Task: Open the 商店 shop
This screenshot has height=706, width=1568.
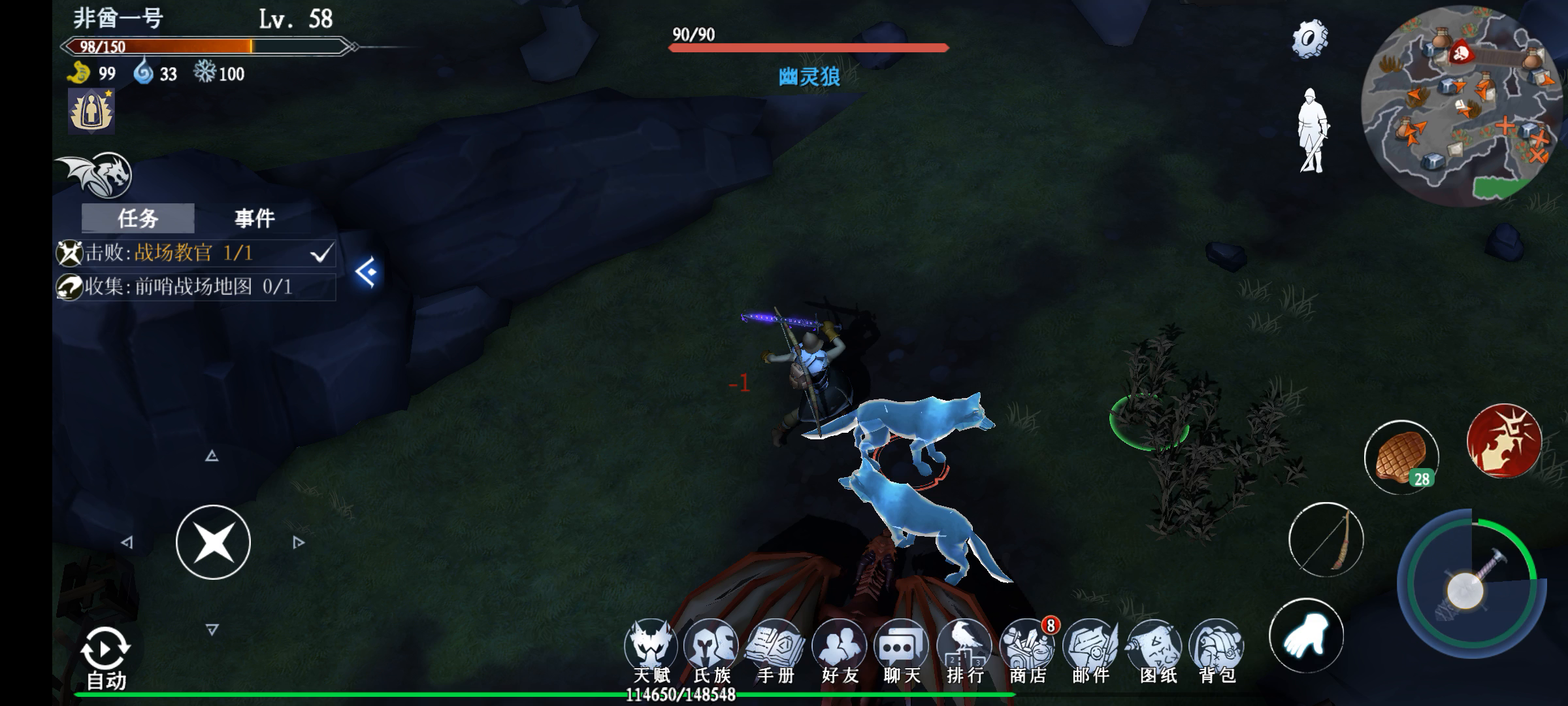Action: click(1028, 652)
